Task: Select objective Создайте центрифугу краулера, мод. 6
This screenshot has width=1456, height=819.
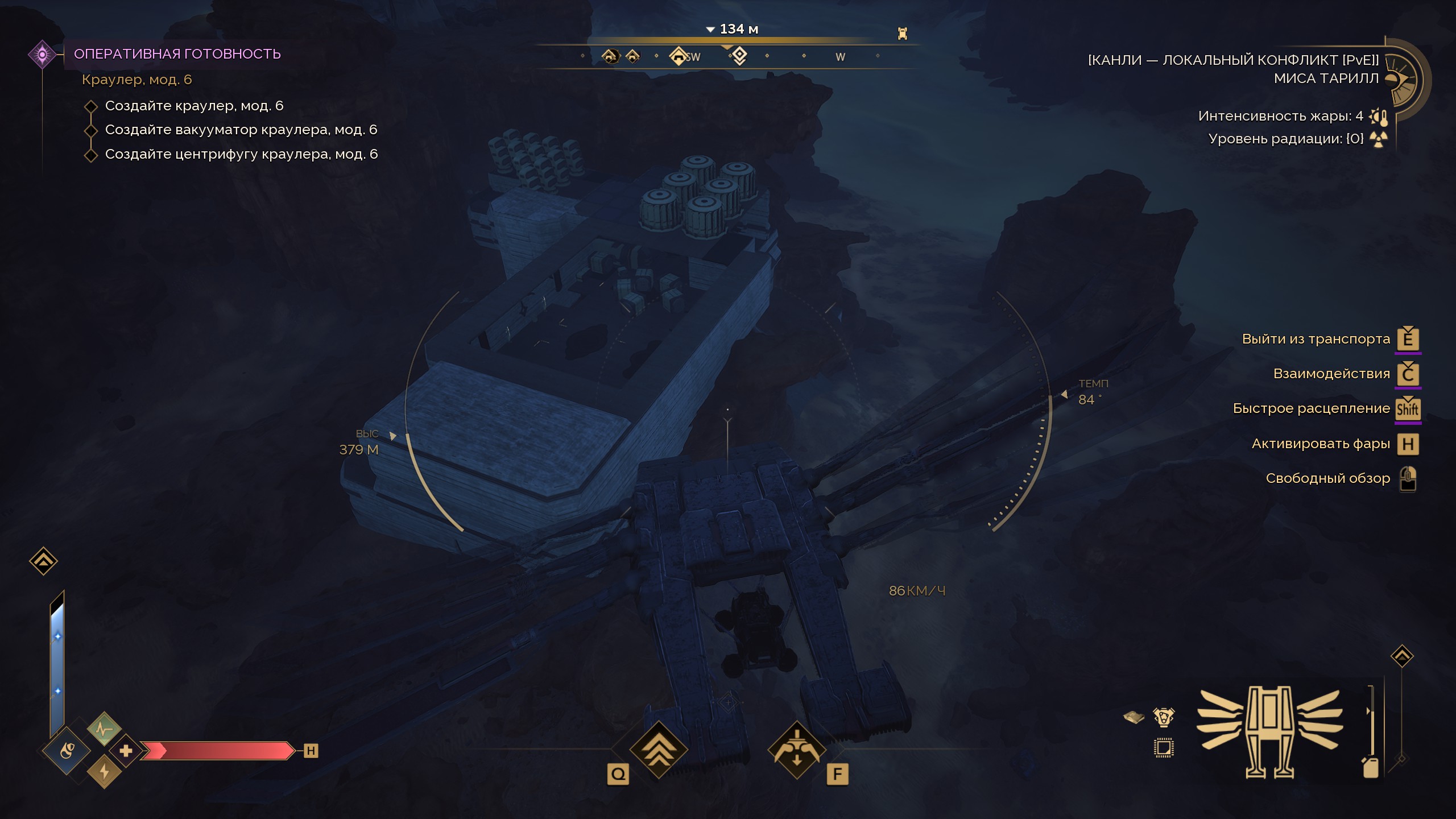Action: click(x=241, y=154)
